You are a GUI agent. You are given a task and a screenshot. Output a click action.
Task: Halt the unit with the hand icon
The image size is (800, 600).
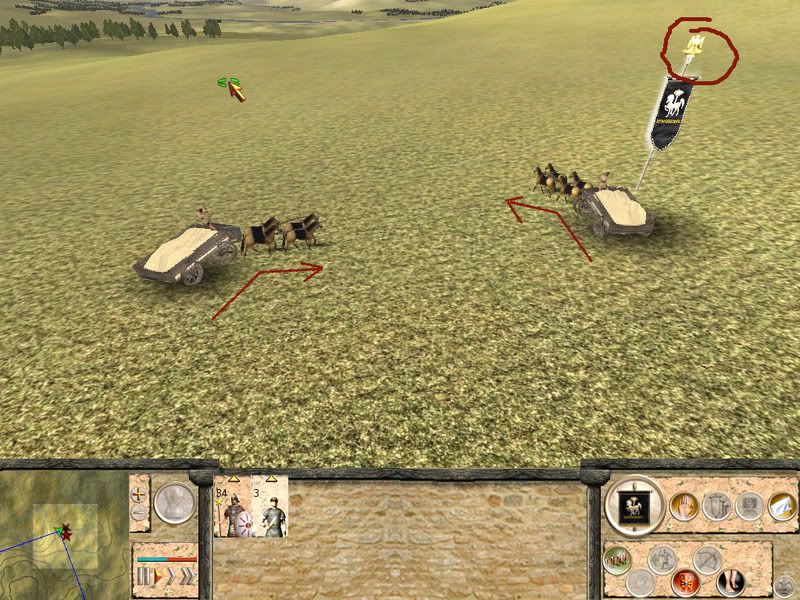click(x=683, y=506)
